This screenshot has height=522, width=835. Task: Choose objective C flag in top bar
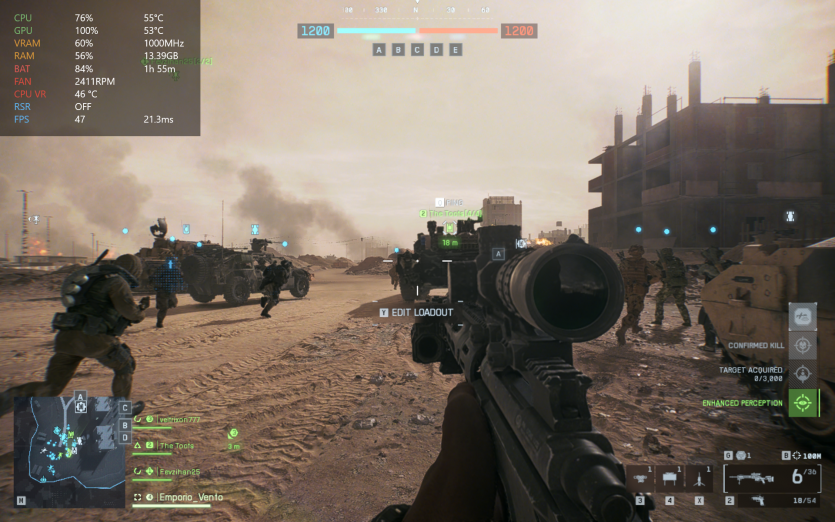point(417,49)
